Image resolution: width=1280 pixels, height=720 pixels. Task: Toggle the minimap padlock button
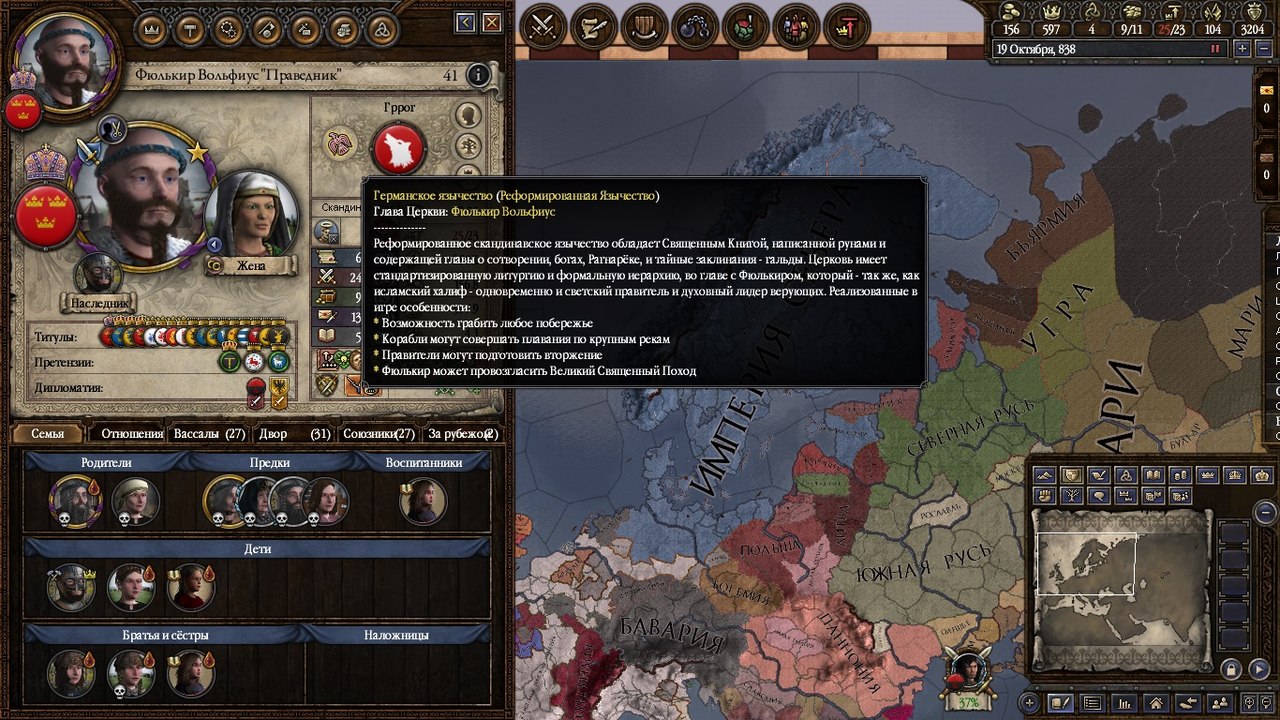click(x=1232, y=669)
